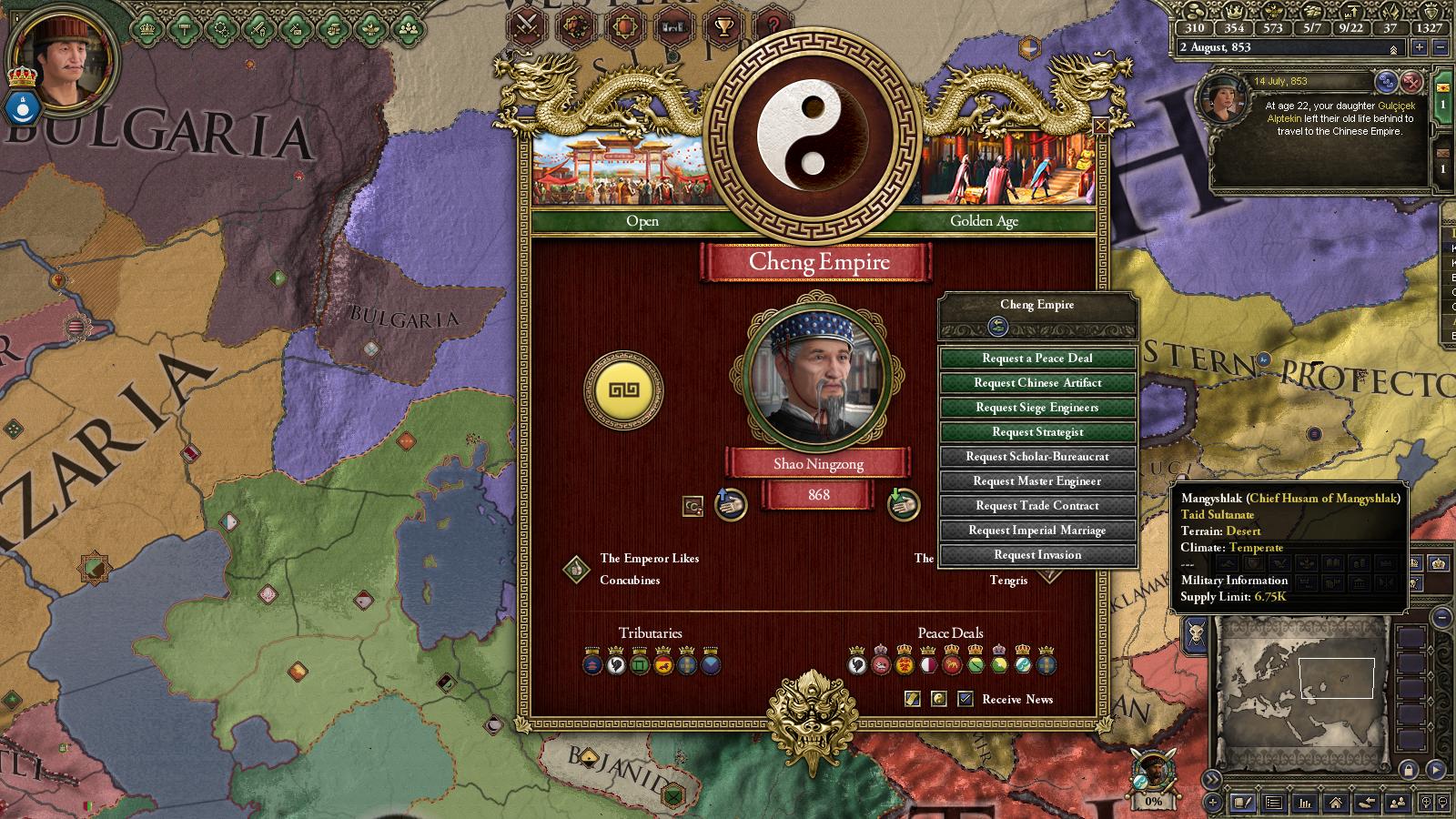
Task: Choose Request Imperial Marriage
Action: click(x=1036, y=531)
